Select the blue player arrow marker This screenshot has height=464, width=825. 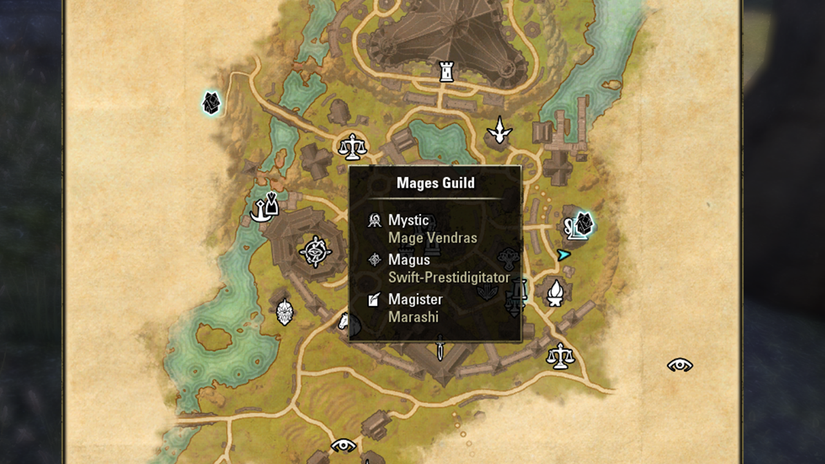(x=564, y=255)
